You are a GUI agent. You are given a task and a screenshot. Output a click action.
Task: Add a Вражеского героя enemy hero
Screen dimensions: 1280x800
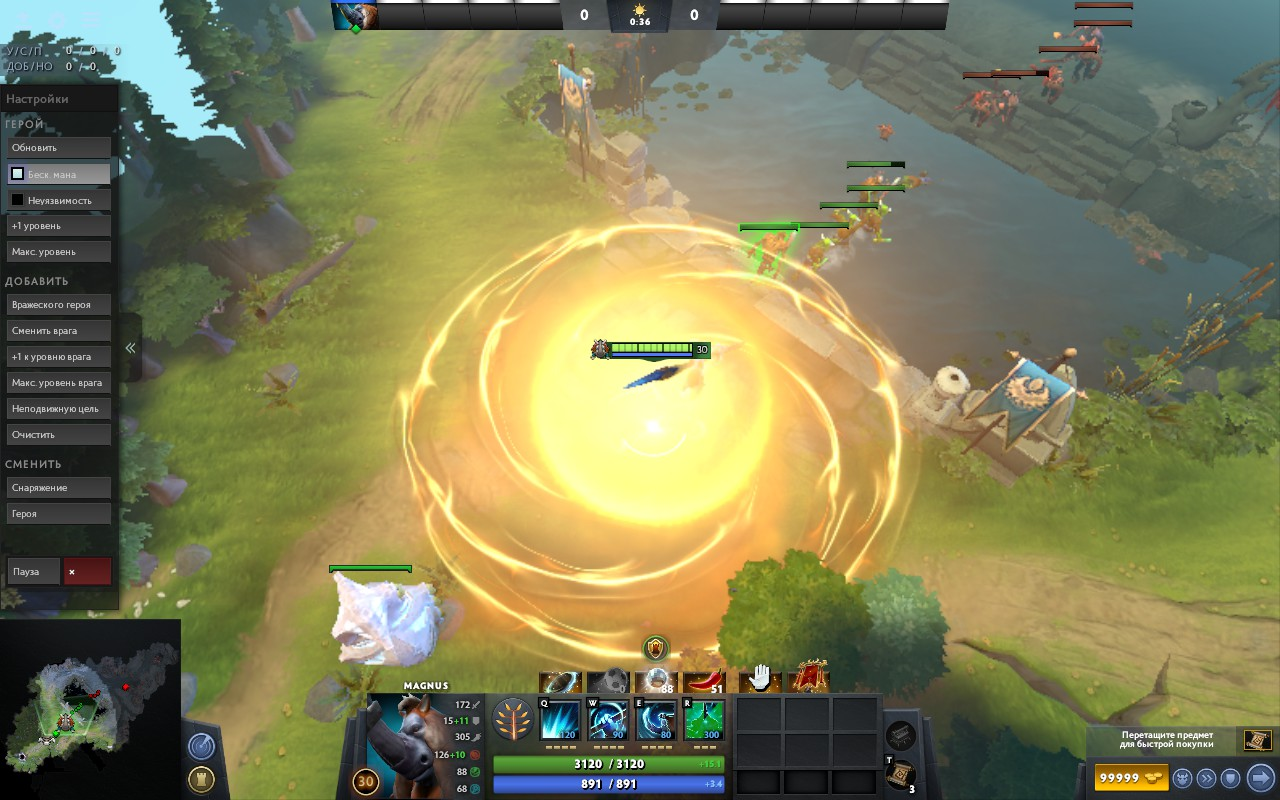59,305
